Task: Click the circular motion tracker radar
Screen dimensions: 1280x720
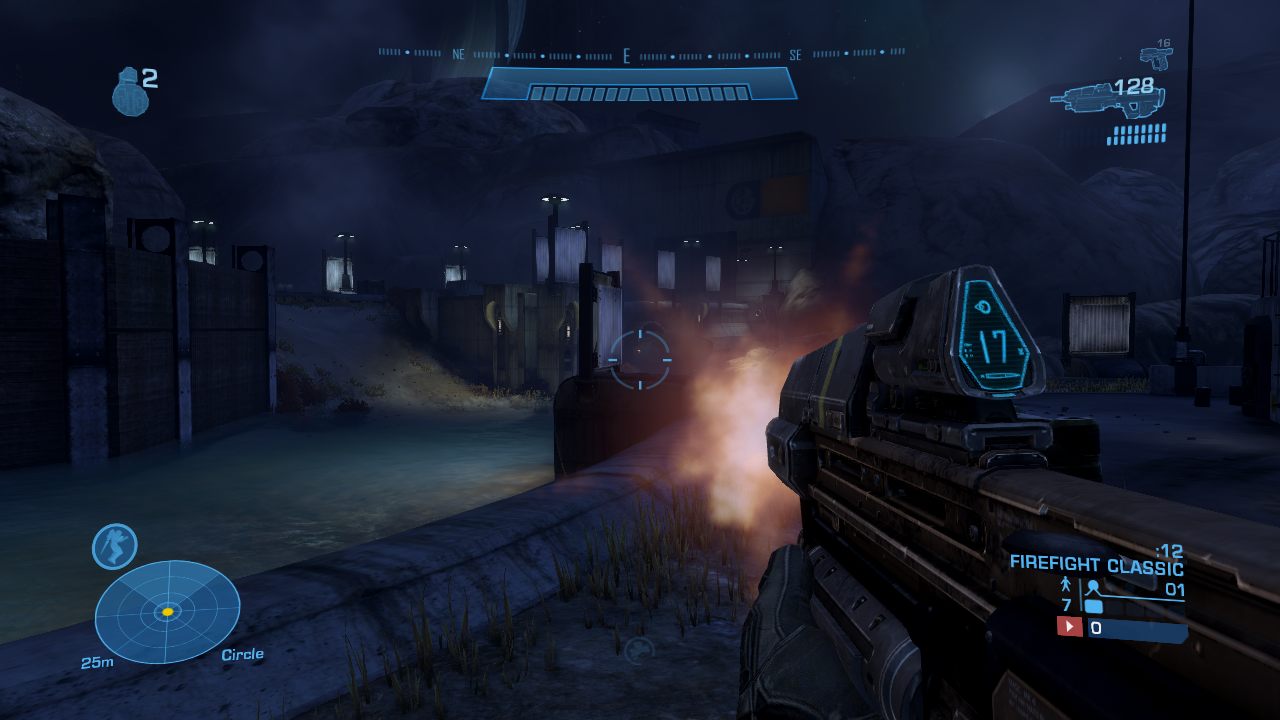Action: tap(167, 611)
